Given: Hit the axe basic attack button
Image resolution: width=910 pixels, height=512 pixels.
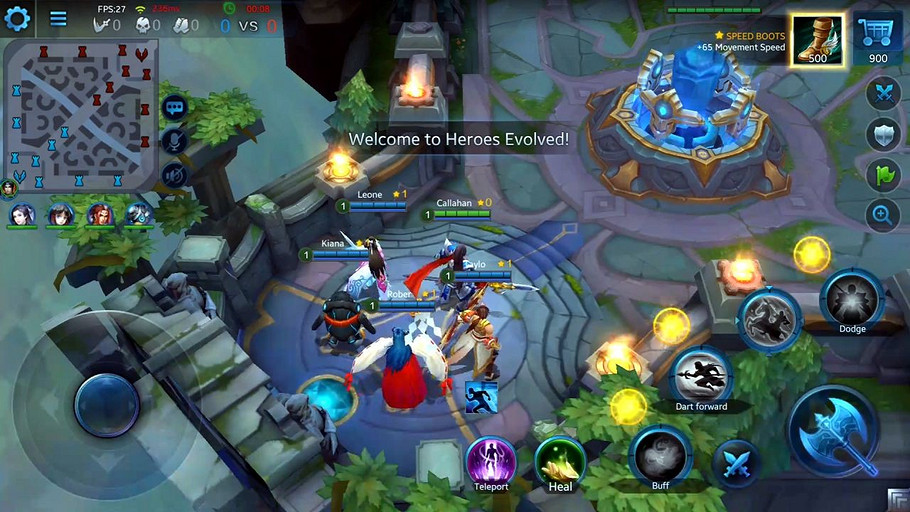Looking at the screenshot, I should pos(834,432).
